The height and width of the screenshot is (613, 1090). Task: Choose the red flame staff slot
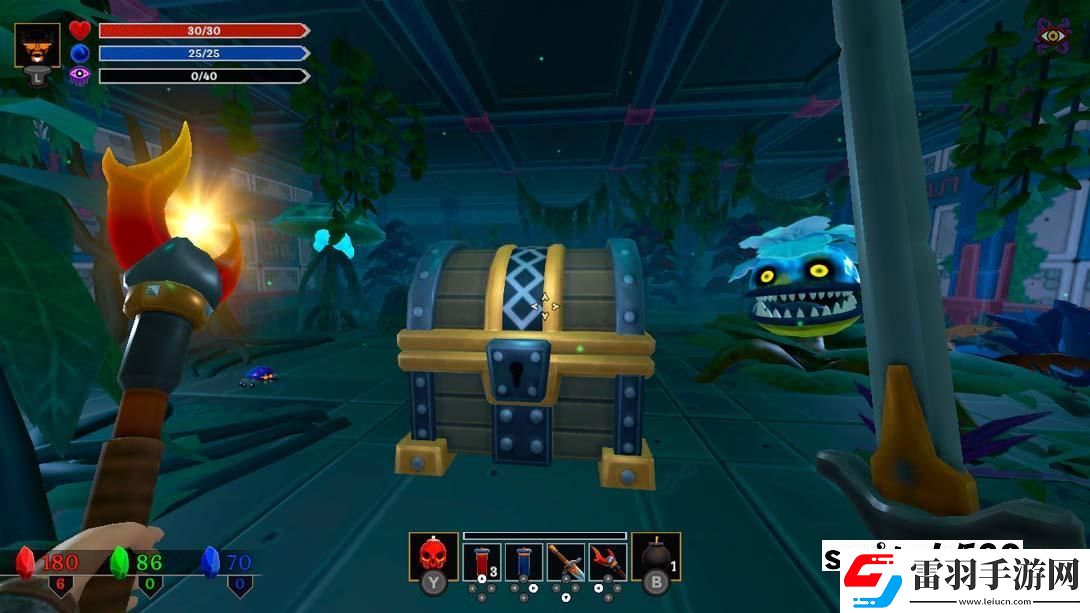[607, 561]
